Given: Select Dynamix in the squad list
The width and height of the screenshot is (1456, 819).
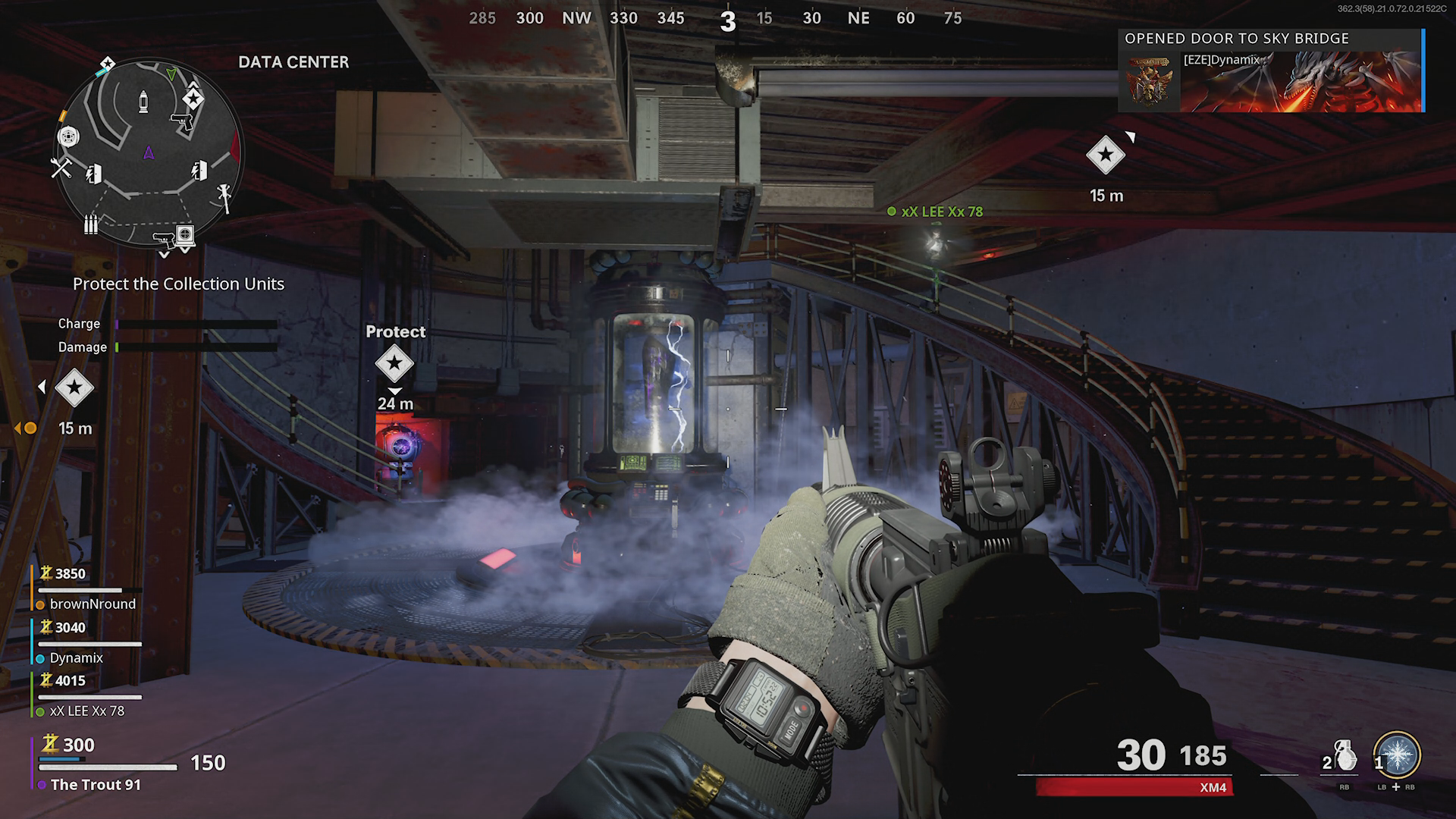Looking at the screenshot, I should [76, 657].
